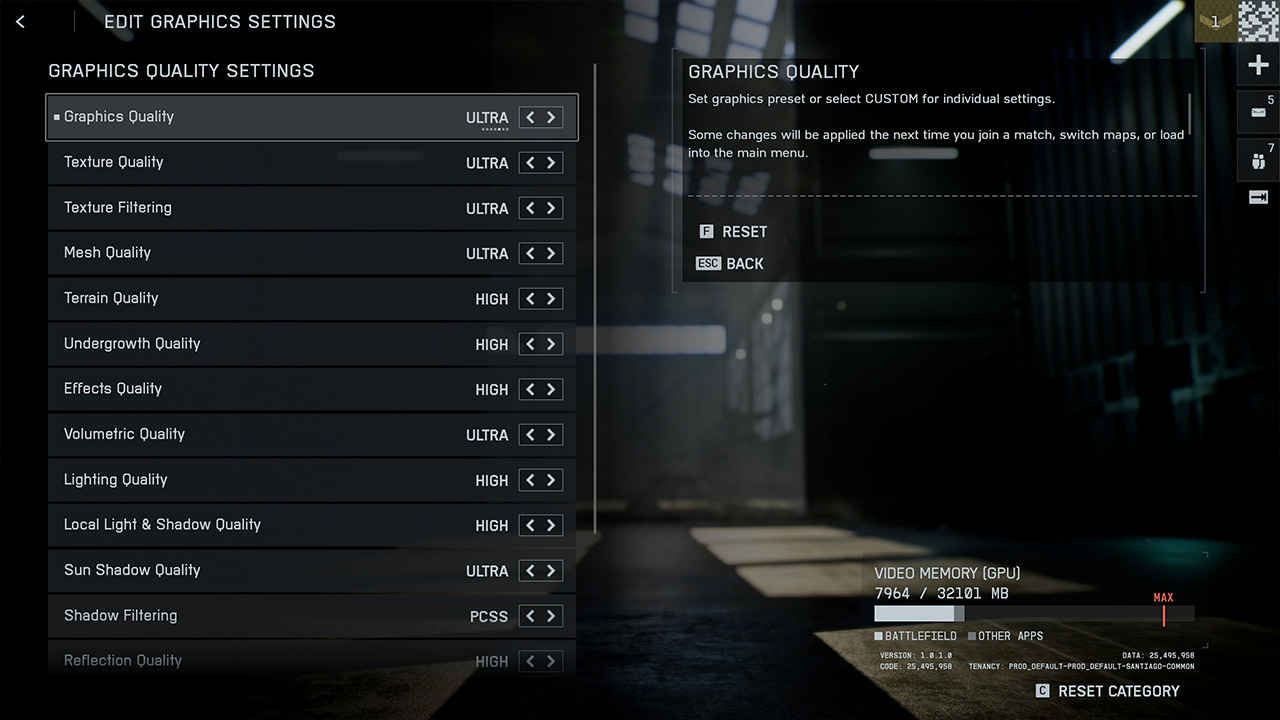Lower Volumetric Quality with left arrow

[530, 435]
